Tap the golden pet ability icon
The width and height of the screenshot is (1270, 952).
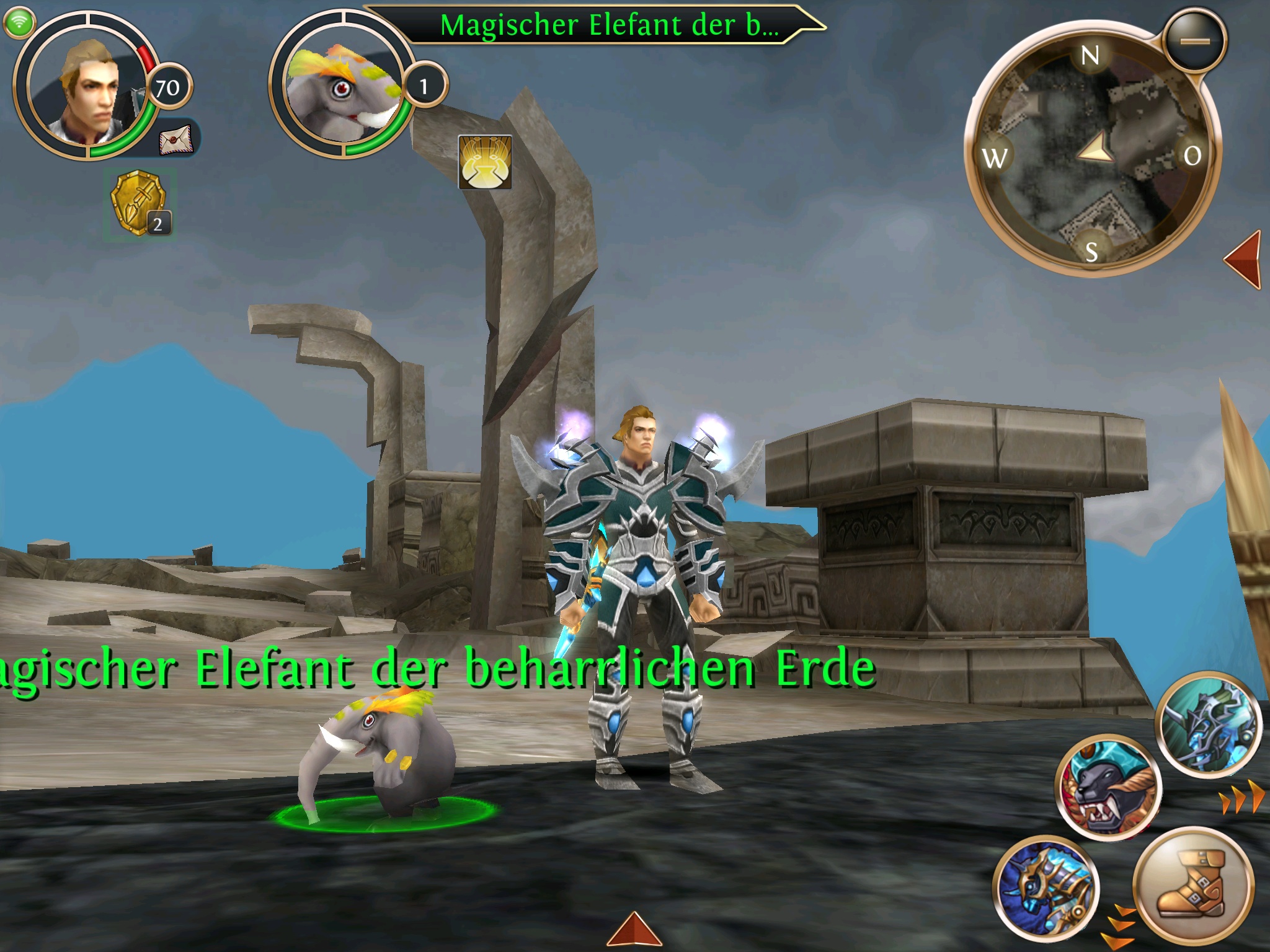(485, 162)
